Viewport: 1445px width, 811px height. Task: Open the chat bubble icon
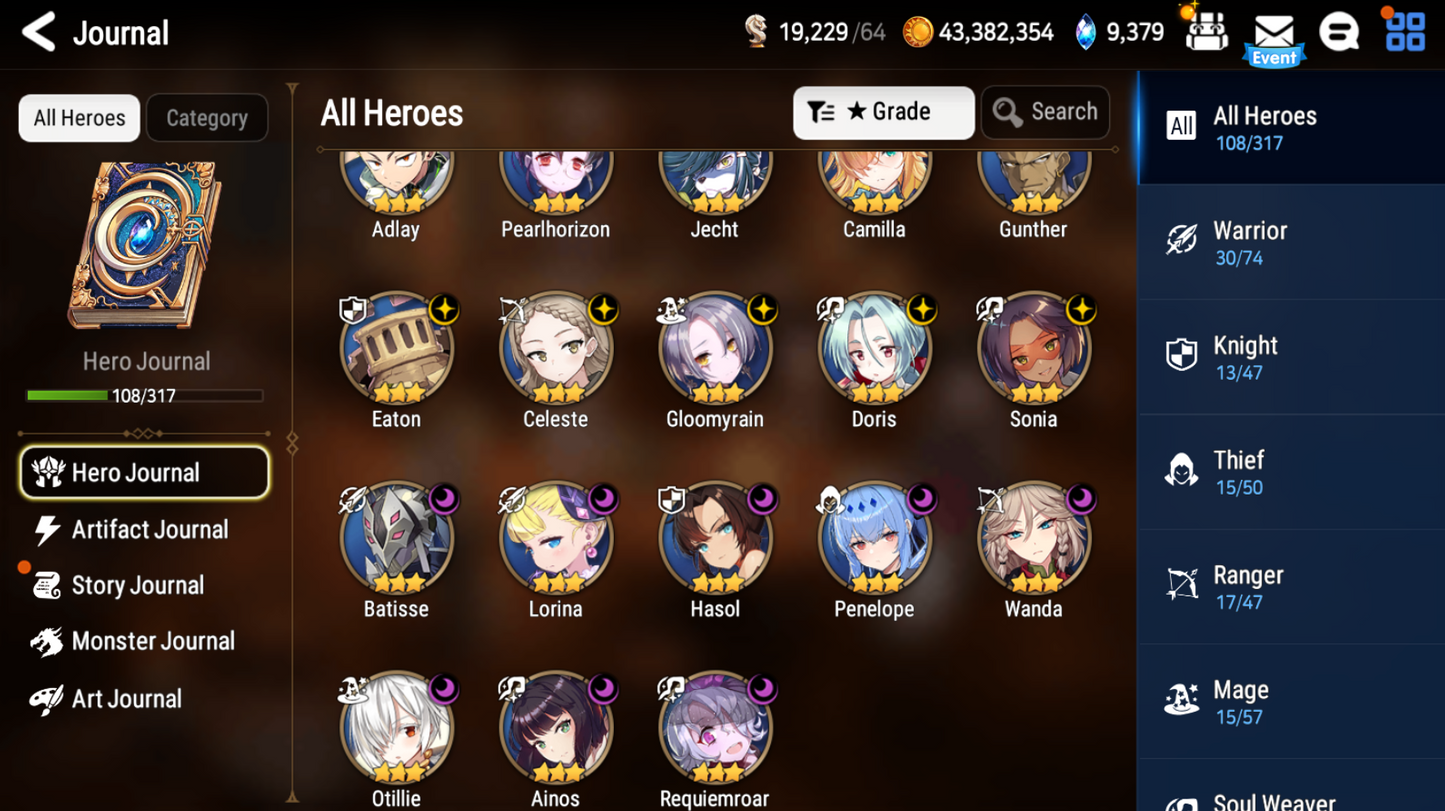tap(1340, 31)
